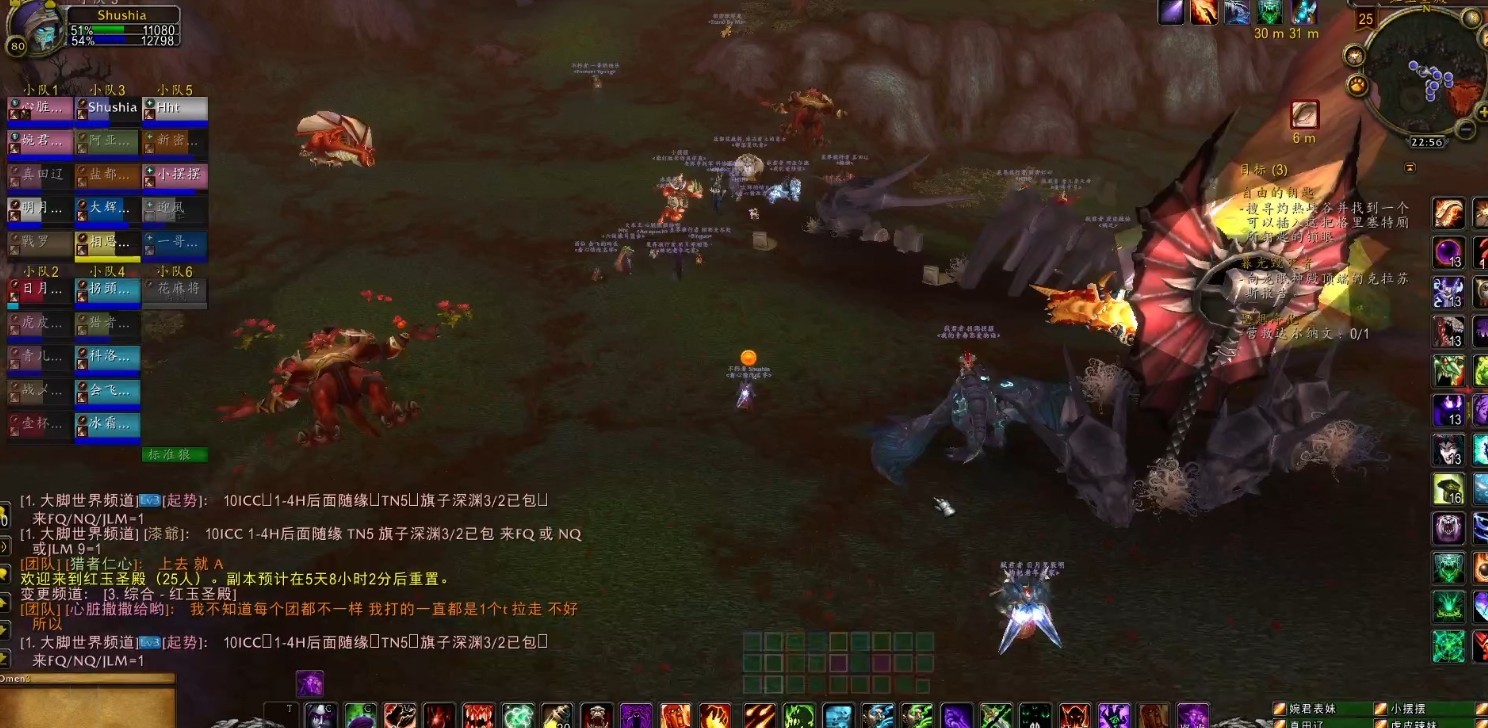Image resolution: width=1488 pixels, height=728 pixels.
Task: Select 小摆摆 in the bottom-right list
Action: point(1412,709)
